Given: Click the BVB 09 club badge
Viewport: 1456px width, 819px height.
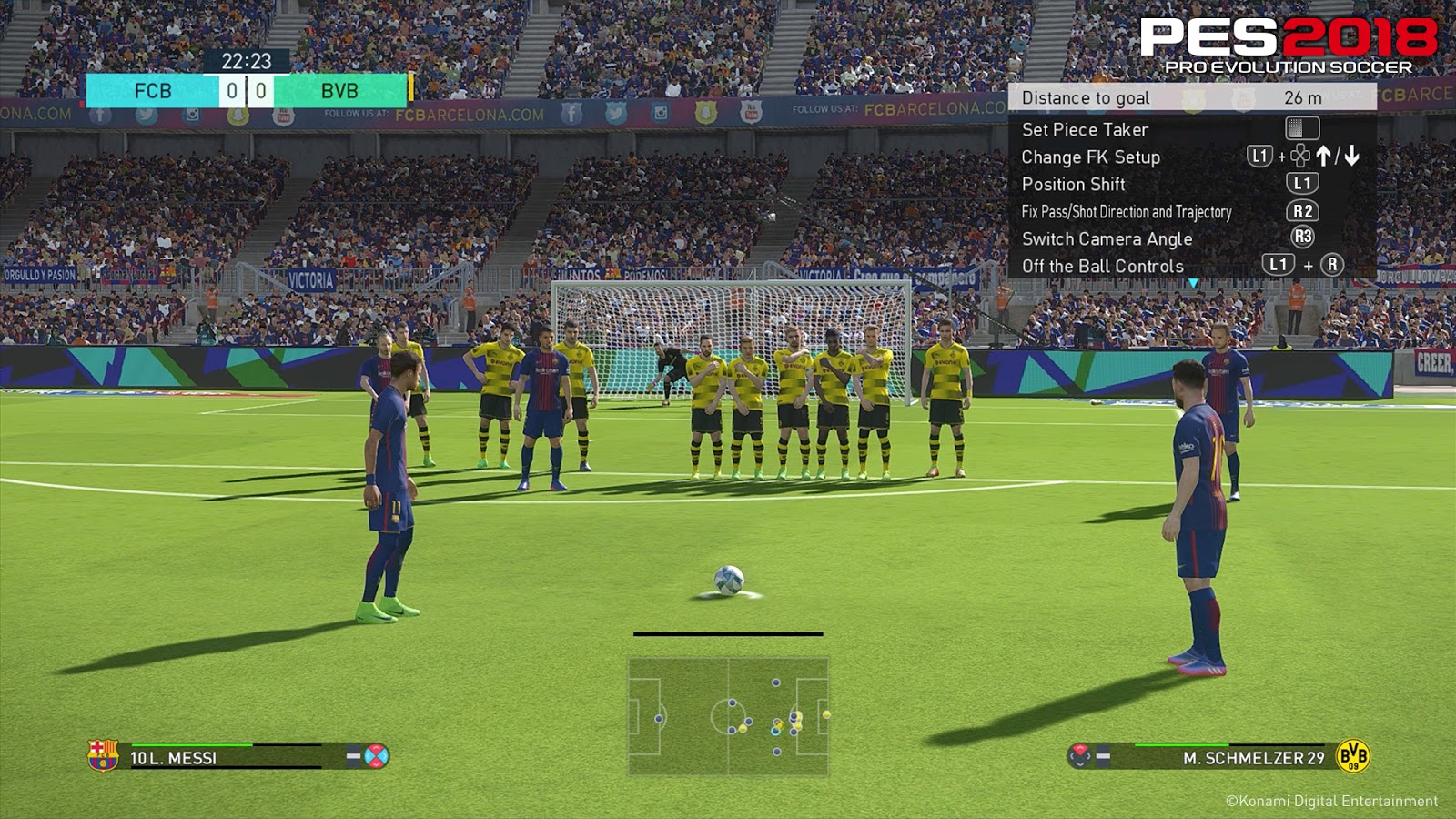Looking at the screenshot, I should (1353, 756).
